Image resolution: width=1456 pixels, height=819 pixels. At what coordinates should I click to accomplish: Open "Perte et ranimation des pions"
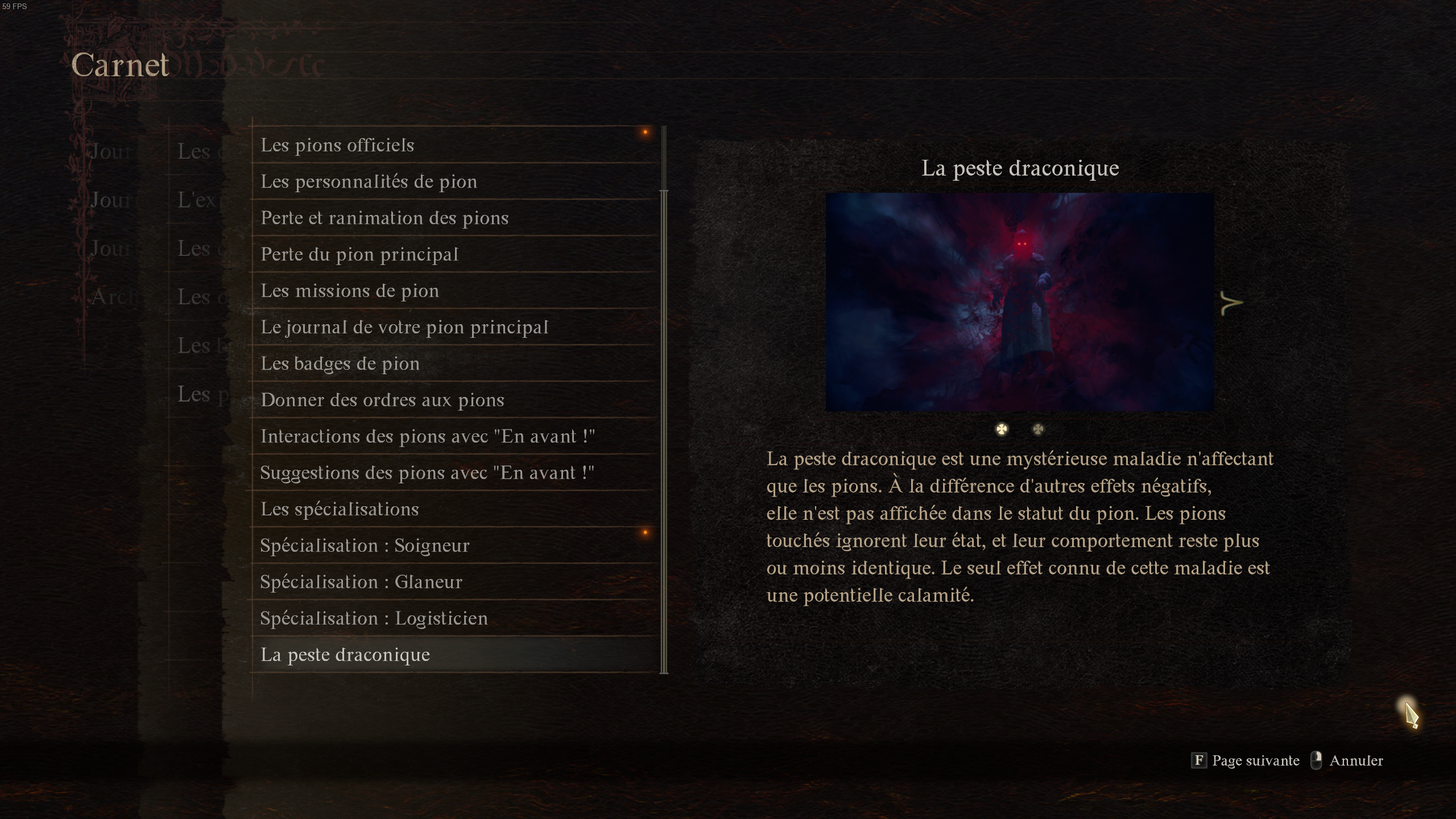[385, 218]
